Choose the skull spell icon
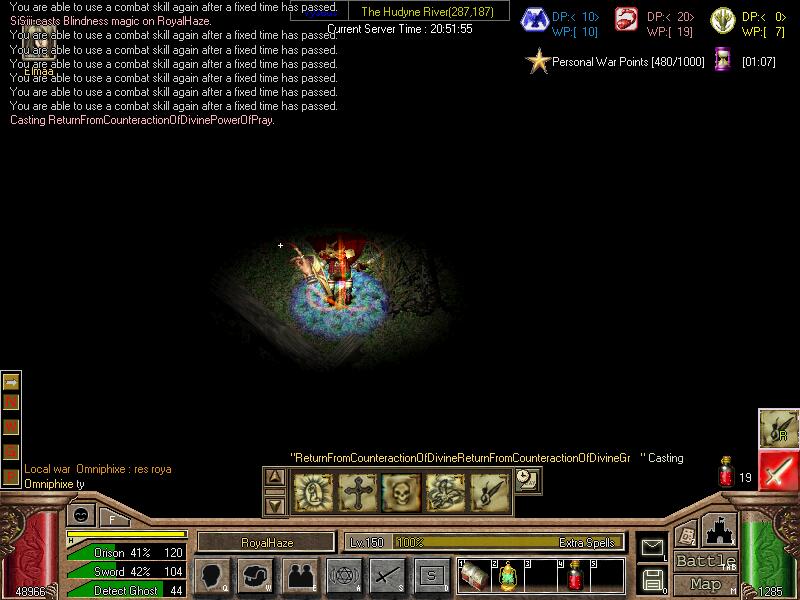 point(401,491)
